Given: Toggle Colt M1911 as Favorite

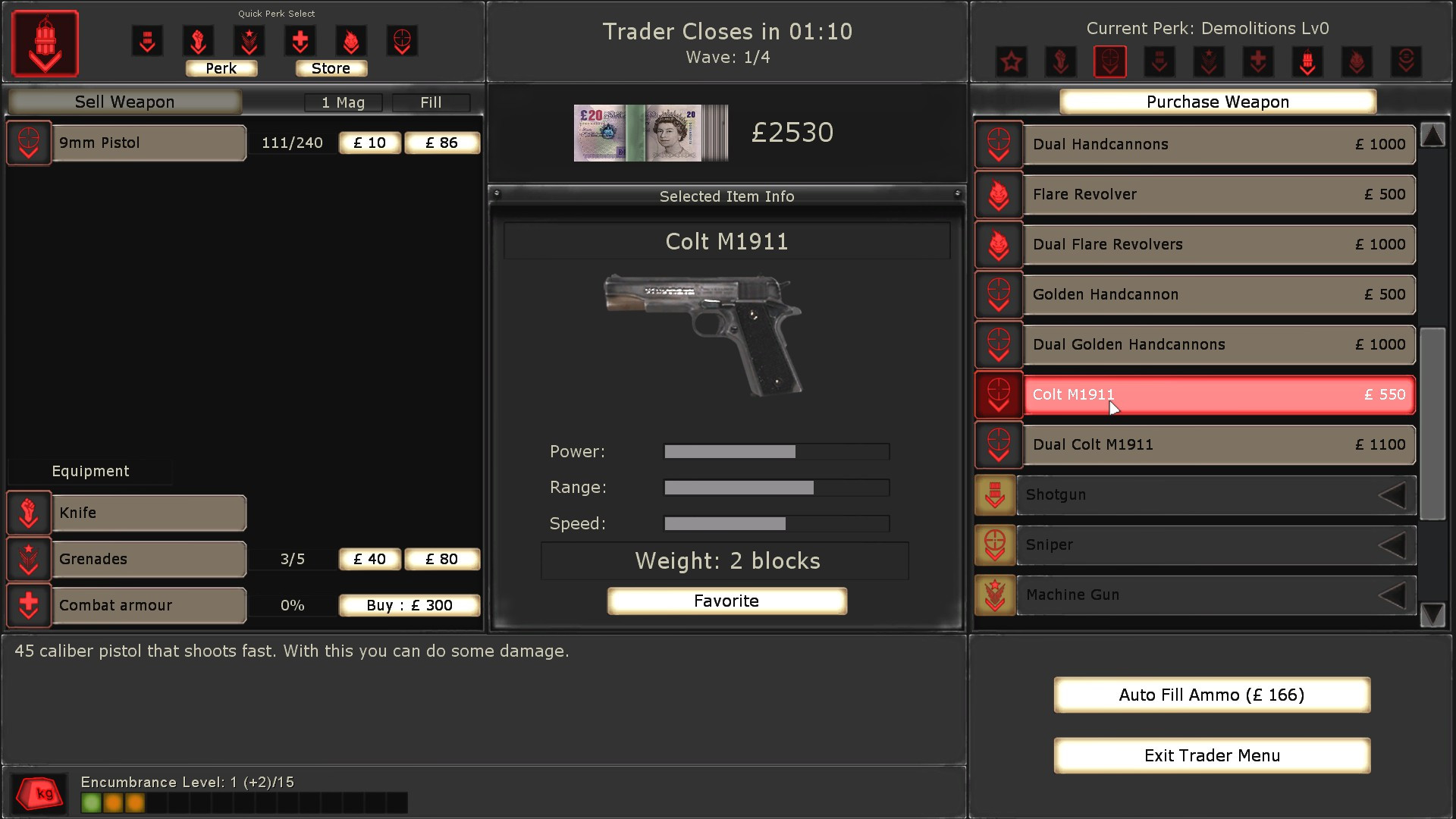Looking at the screenshot, I should pyautogui.click(x=726, y=601).
